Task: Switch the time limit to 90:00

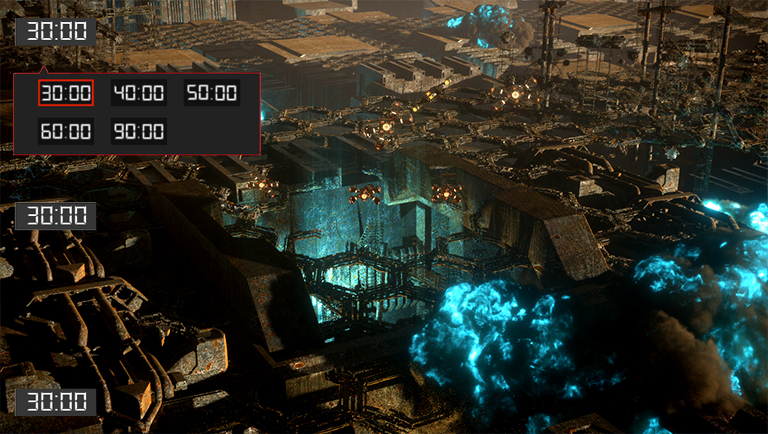Action: click(138, 131)
